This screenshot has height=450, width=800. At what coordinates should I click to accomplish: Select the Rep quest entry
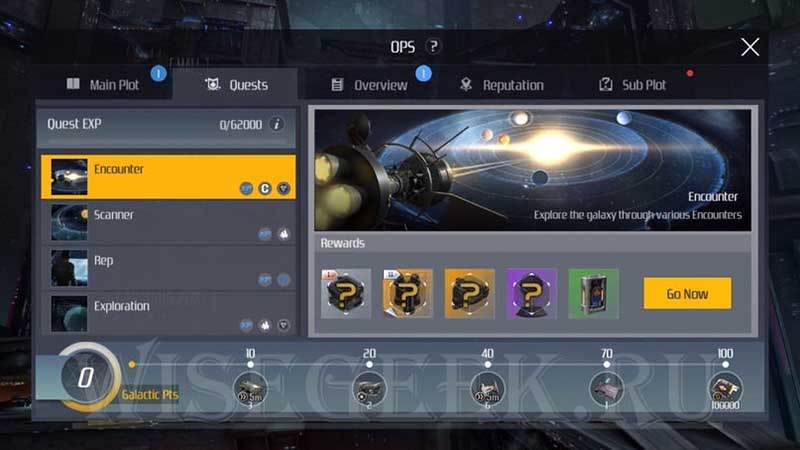[x=168, y=268]
